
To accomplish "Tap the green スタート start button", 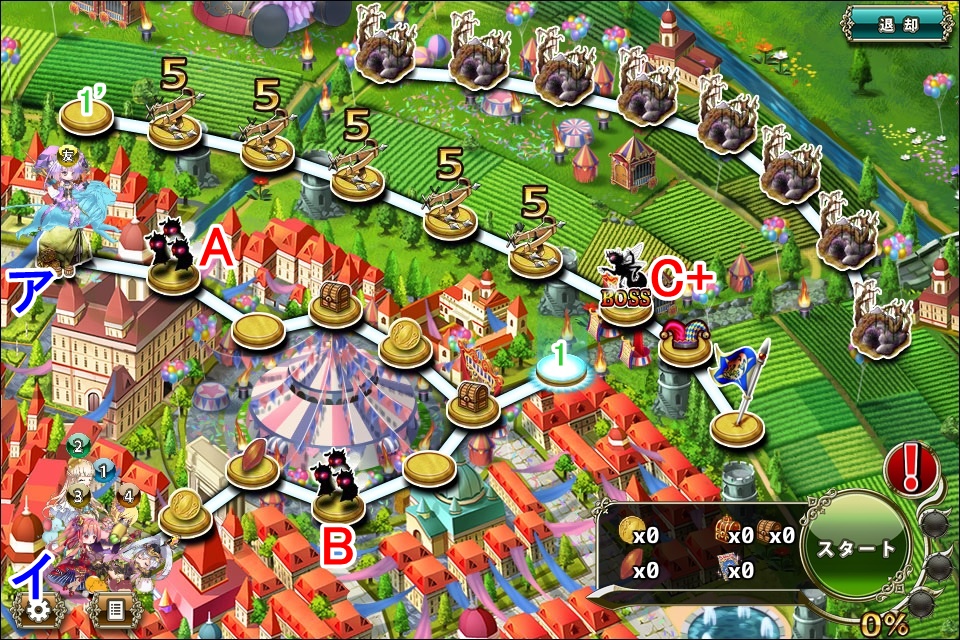I will 854,549.
